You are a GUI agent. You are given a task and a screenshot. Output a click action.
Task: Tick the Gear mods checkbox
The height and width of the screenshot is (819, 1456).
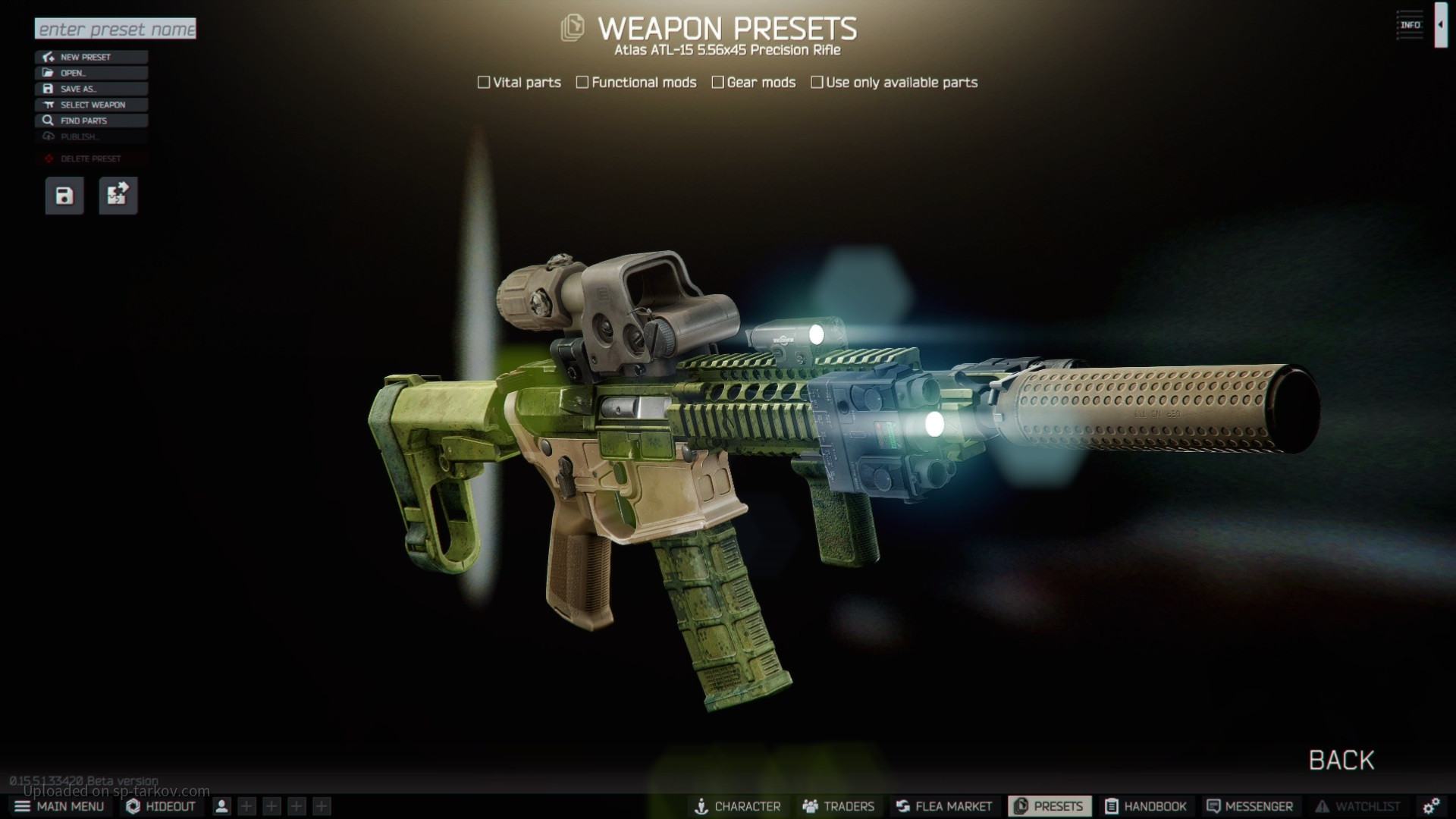pyautogui.click(x=717, y=82)
